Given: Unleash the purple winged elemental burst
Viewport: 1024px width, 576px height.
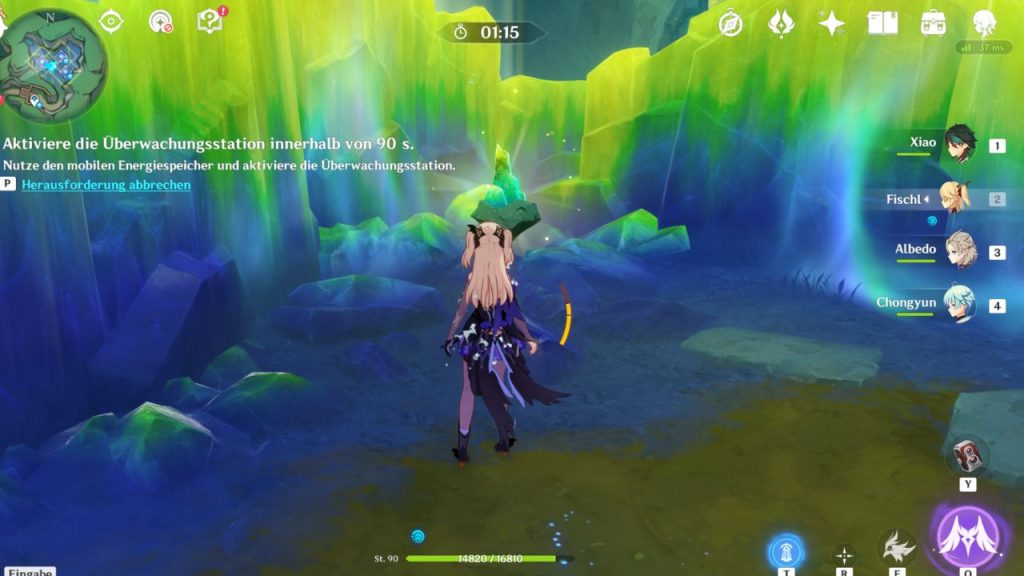Looking at the screenshot, I should click(x=969, y=538).
